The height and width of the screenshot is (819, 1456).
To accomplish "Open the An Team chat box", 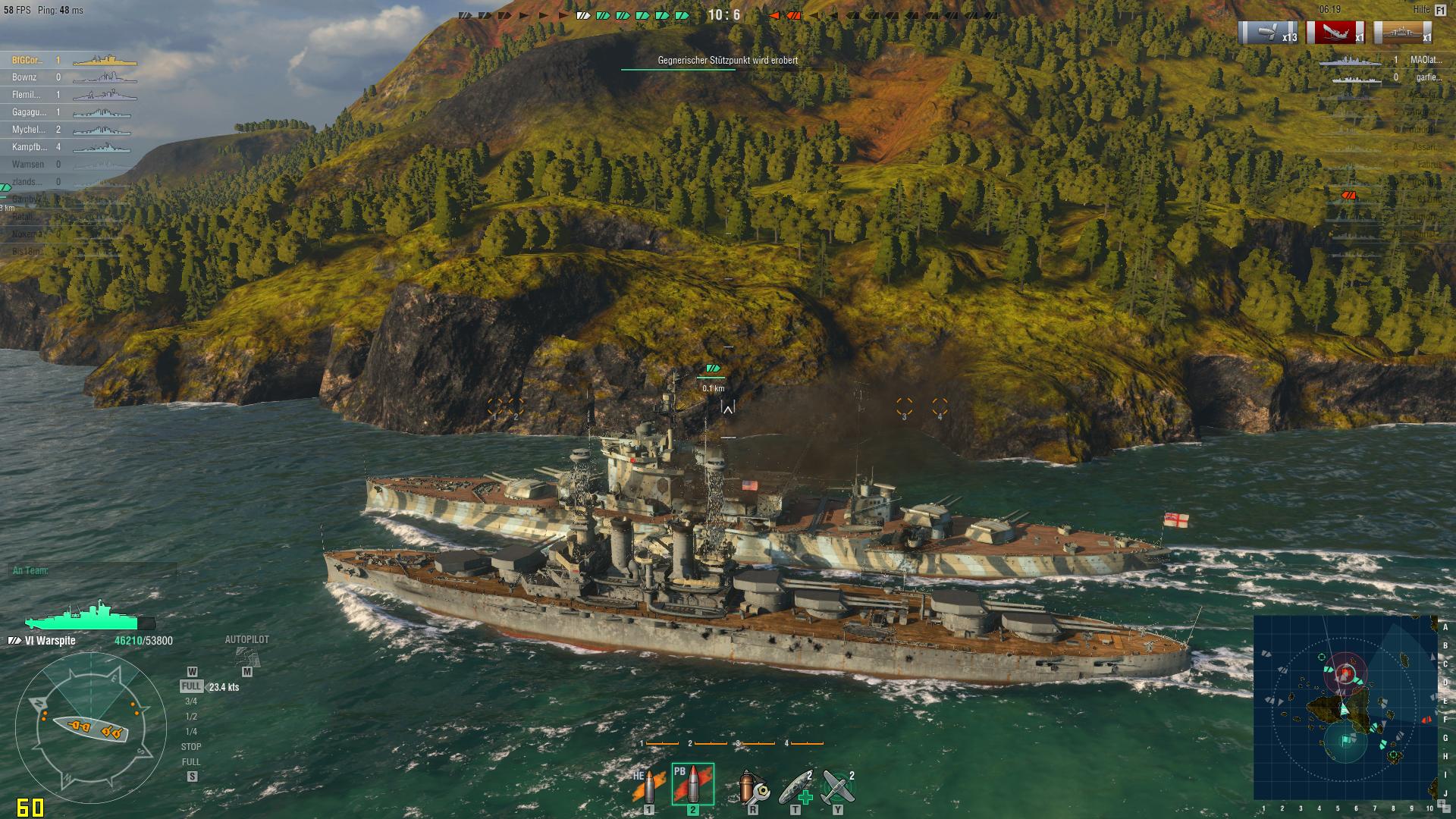I will click(91, 570).
